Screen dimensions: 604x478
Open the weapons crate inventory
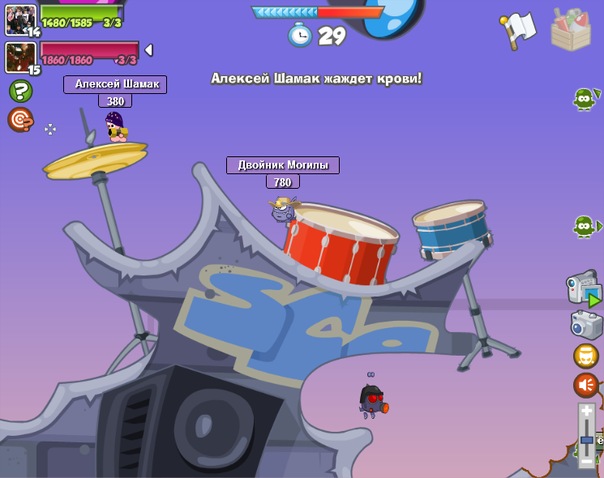pyautogui.click(x=571, y=30)
